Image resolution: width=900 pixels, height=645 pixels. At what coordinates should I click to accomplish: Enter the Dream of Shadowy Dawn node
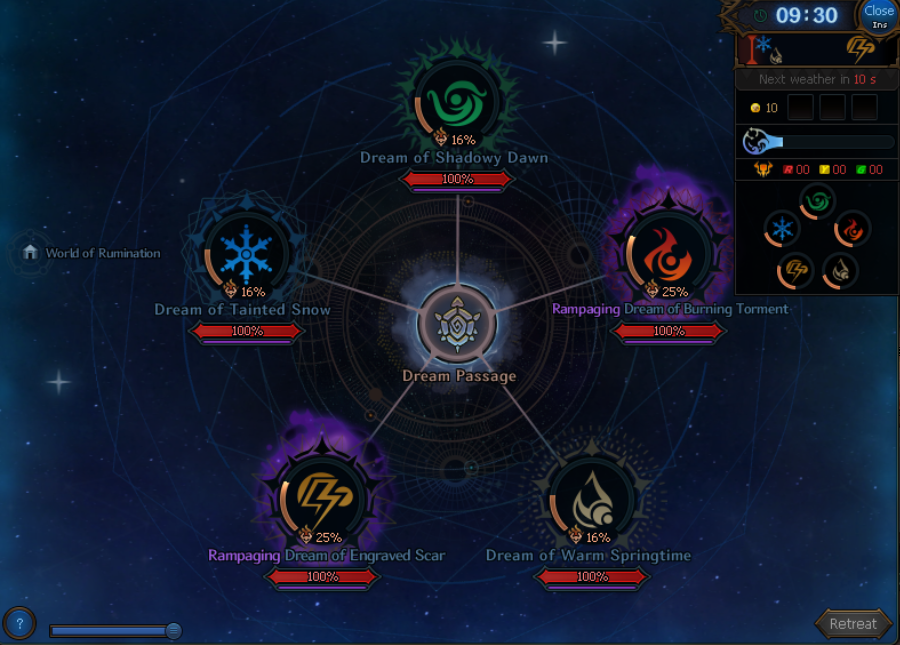click(456, 100)
